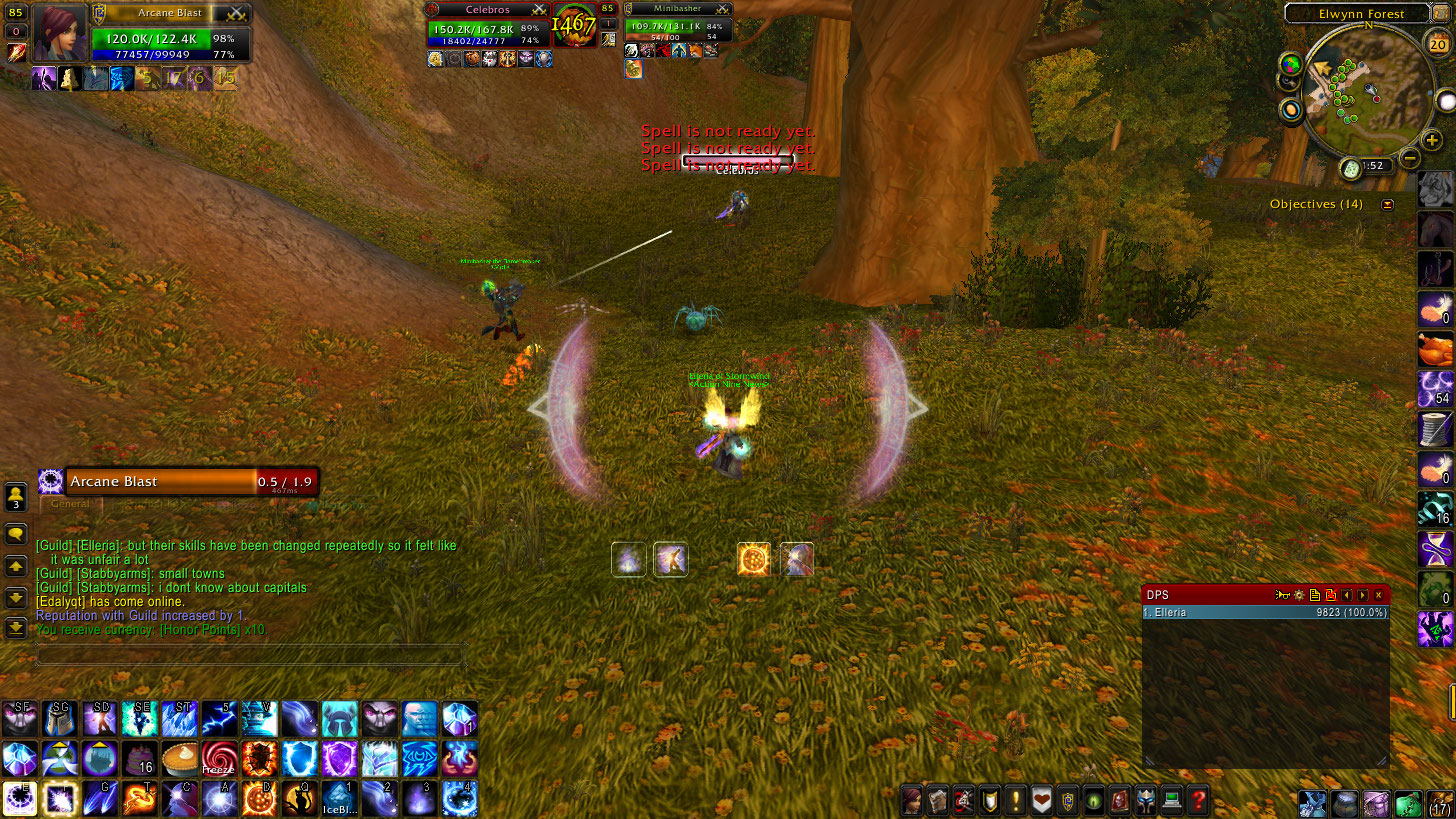1456x819 pixels.
Task: Open the backpack bag showing 17 free slots
Action: coord(1439,802)
